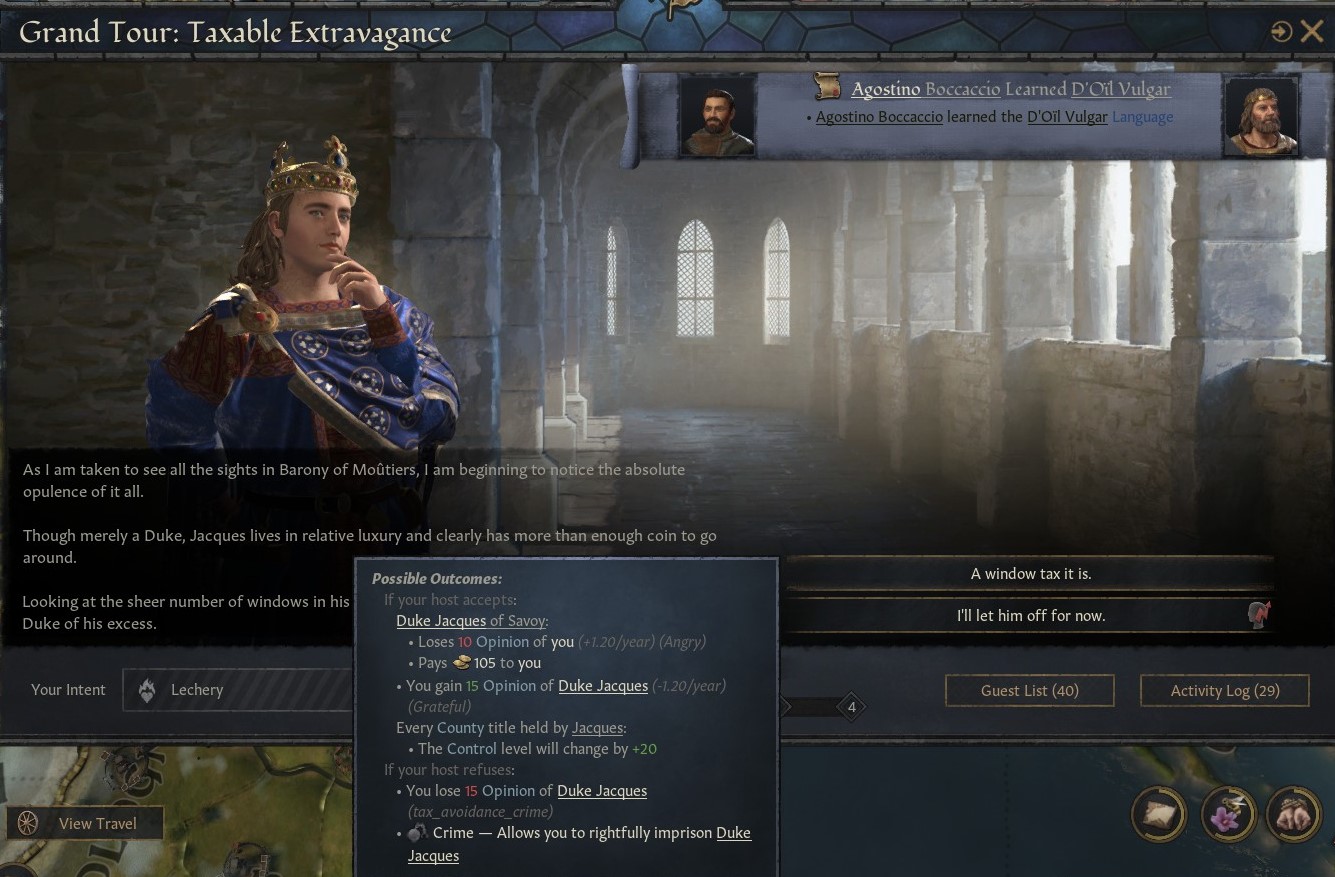Select 'I'll let him off for now.'
The width and height of the screenshot is (1335, 877).
click(x=1030, y=614)
